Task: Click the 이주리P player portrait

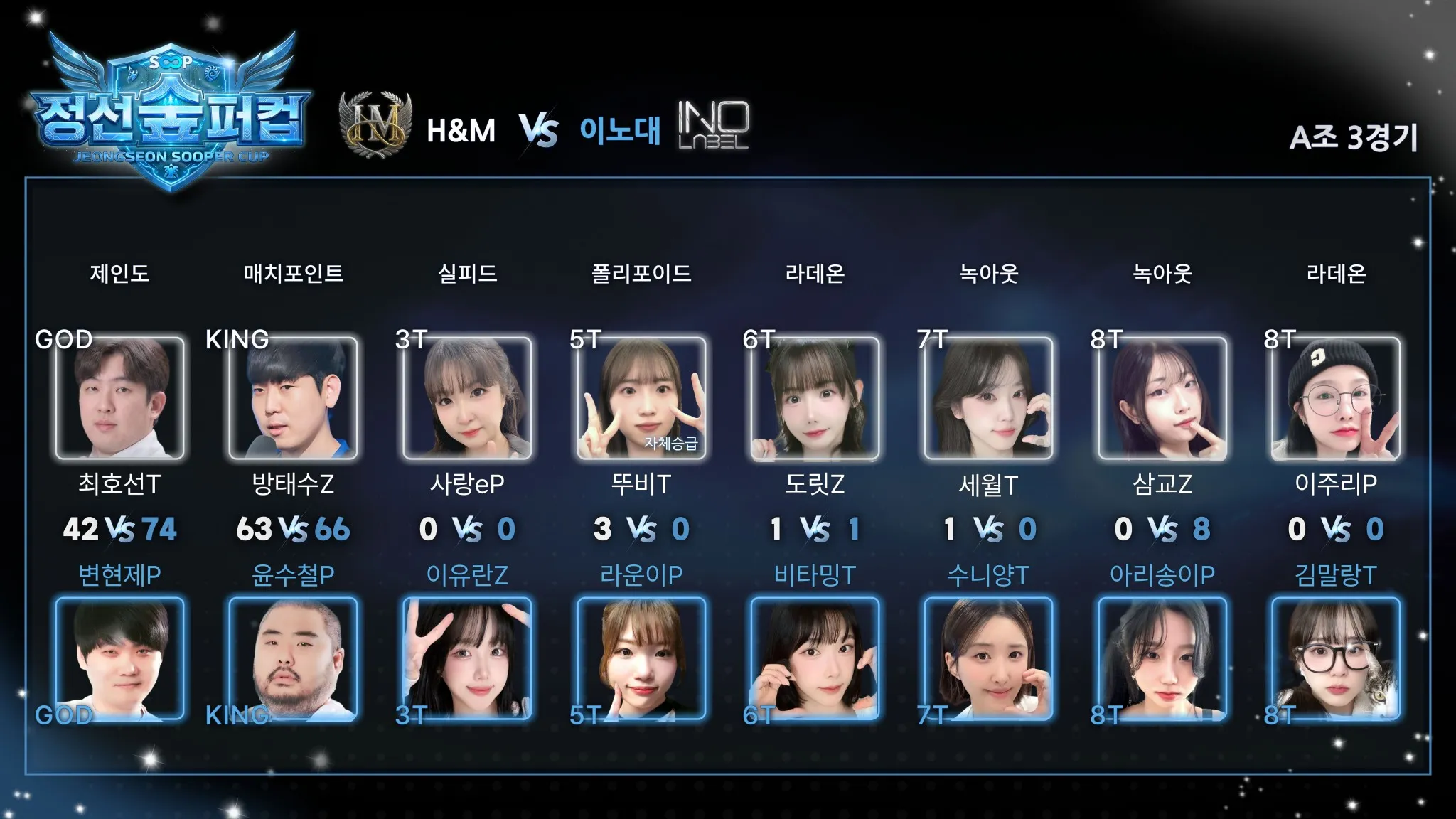Action: pos(1336,398)
